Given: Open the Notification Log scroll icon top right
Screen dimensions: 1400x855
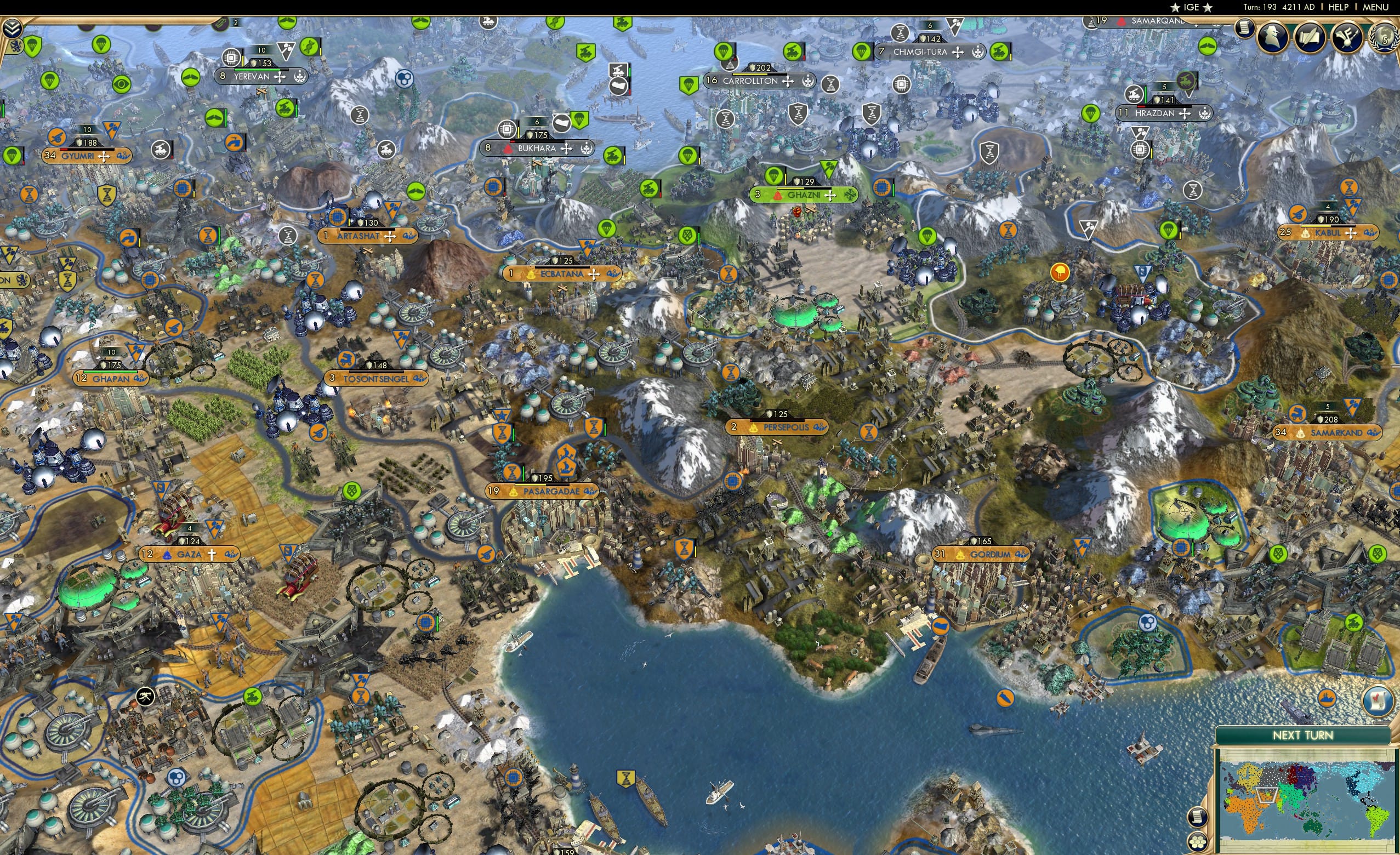Looking at the screenshot, I should click(1245, 29).
